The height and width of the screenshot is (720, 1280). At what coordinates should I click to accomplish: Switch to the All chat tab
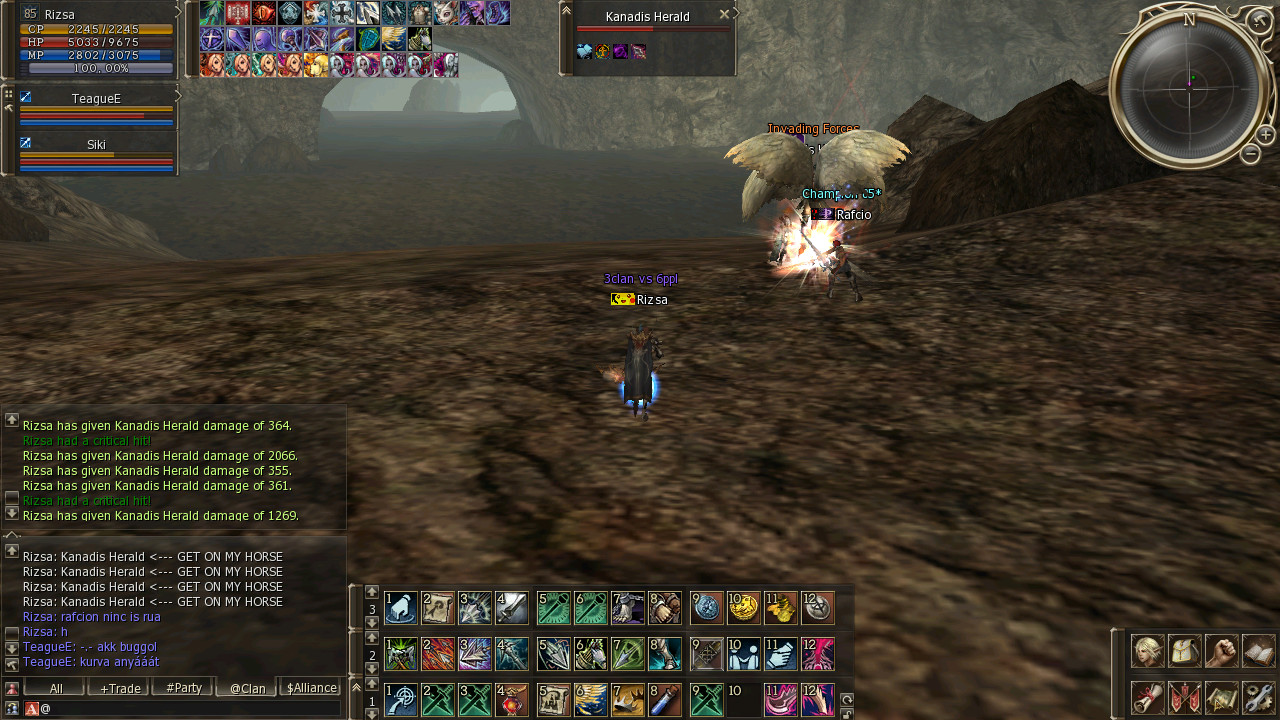click(x=55, y=688)
